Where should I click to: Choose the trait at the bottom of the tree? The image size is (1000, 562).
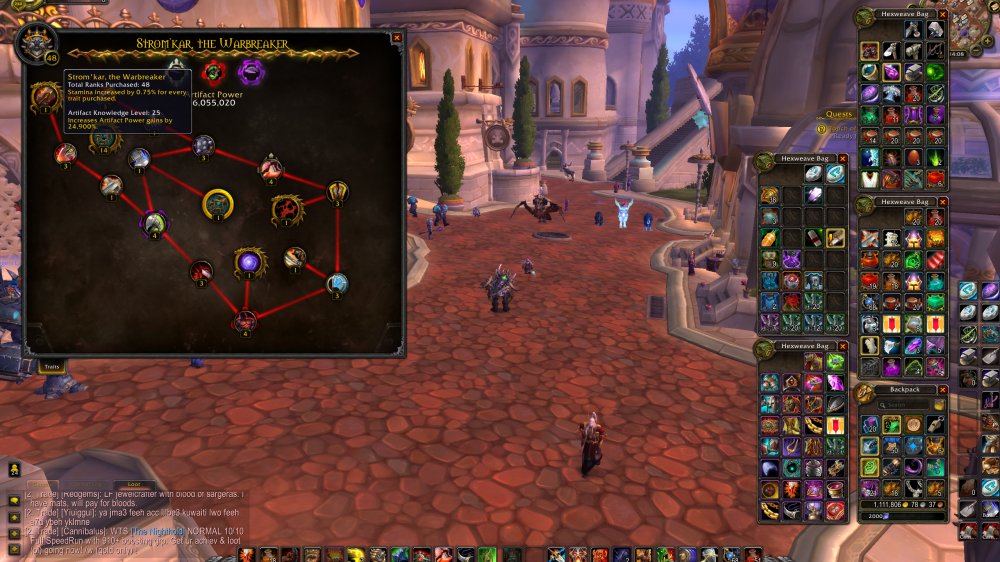click(245, 321)
